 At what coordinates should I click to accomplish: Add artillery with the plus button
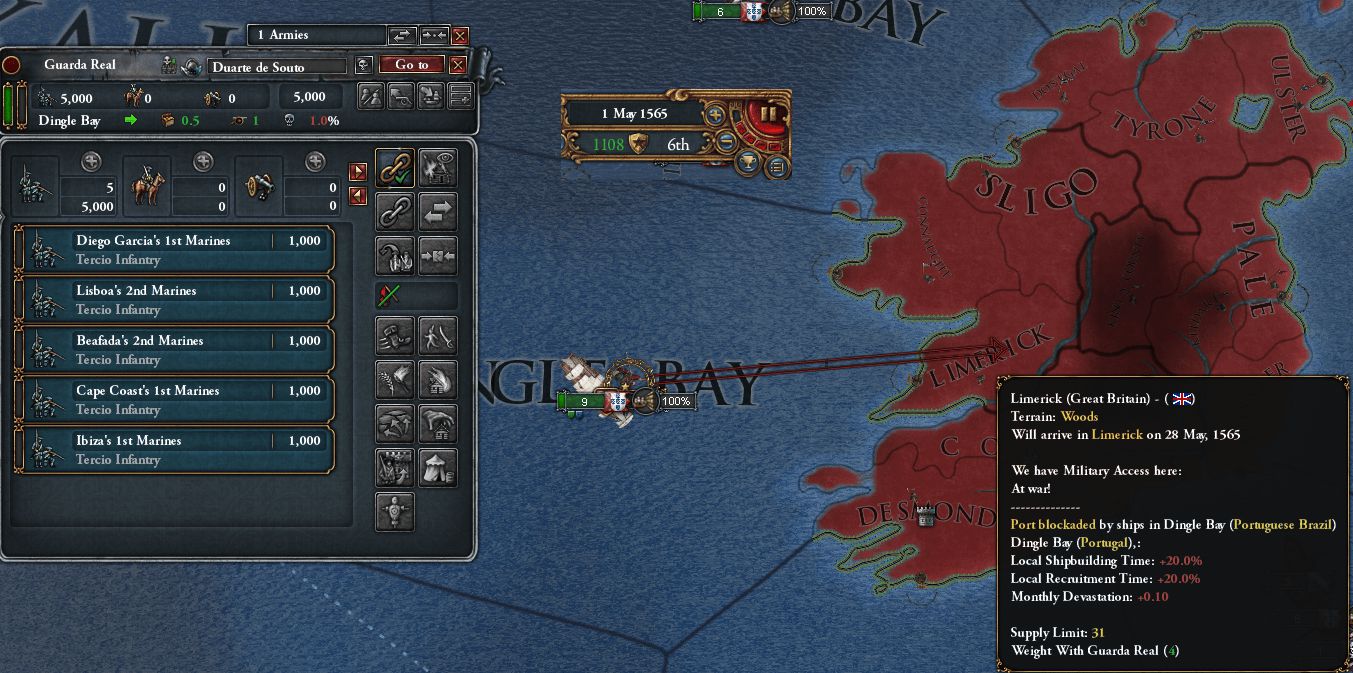click(315, 161)
